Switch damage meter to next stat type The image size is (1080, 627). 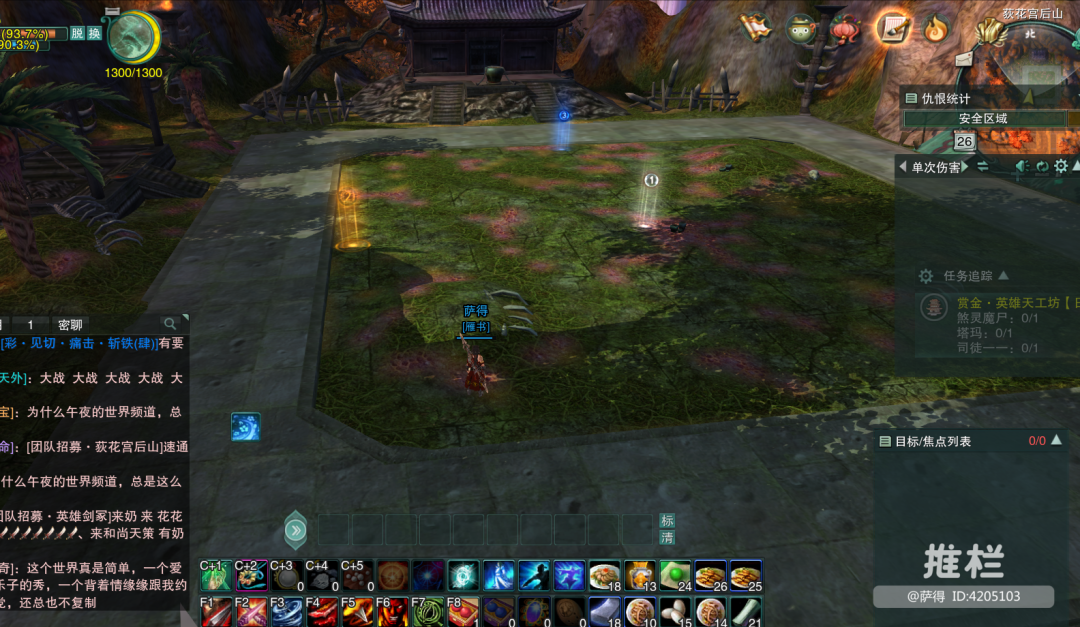[x=964, y=167]
